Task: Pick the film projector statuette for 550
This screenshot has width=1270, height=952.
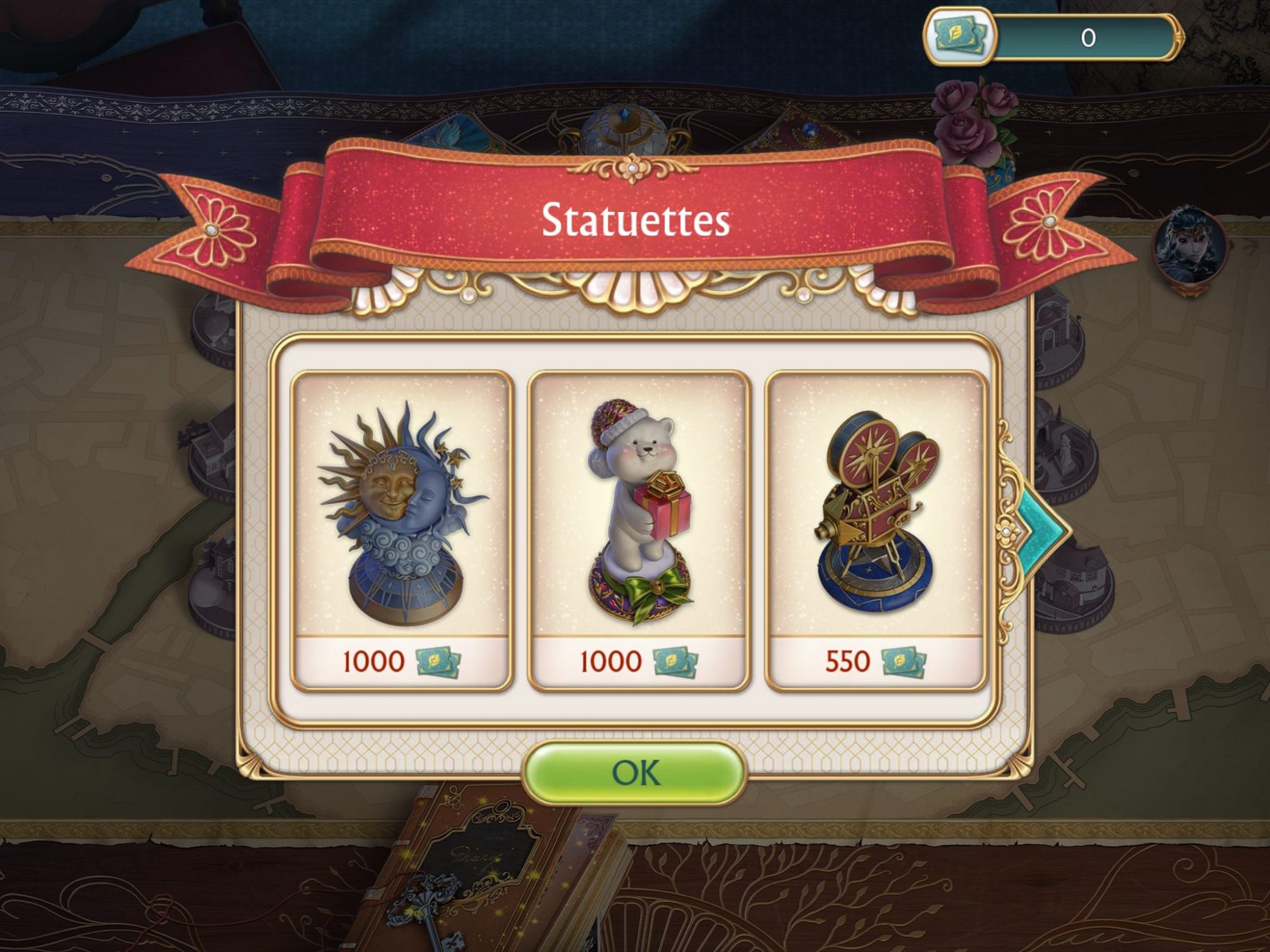Action: [x=876, y=530]
